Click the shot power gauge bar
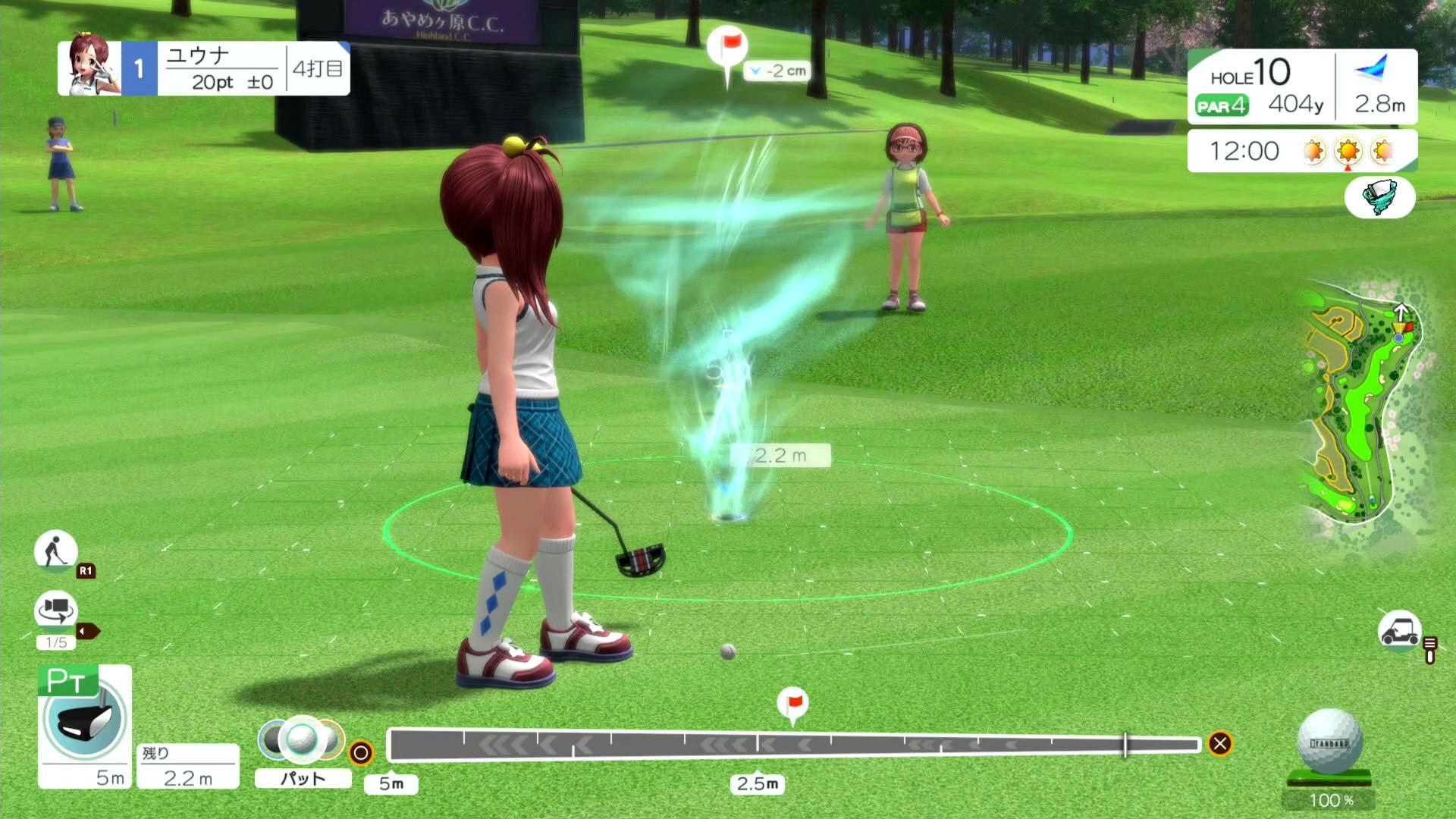 (x=793, y=745)
